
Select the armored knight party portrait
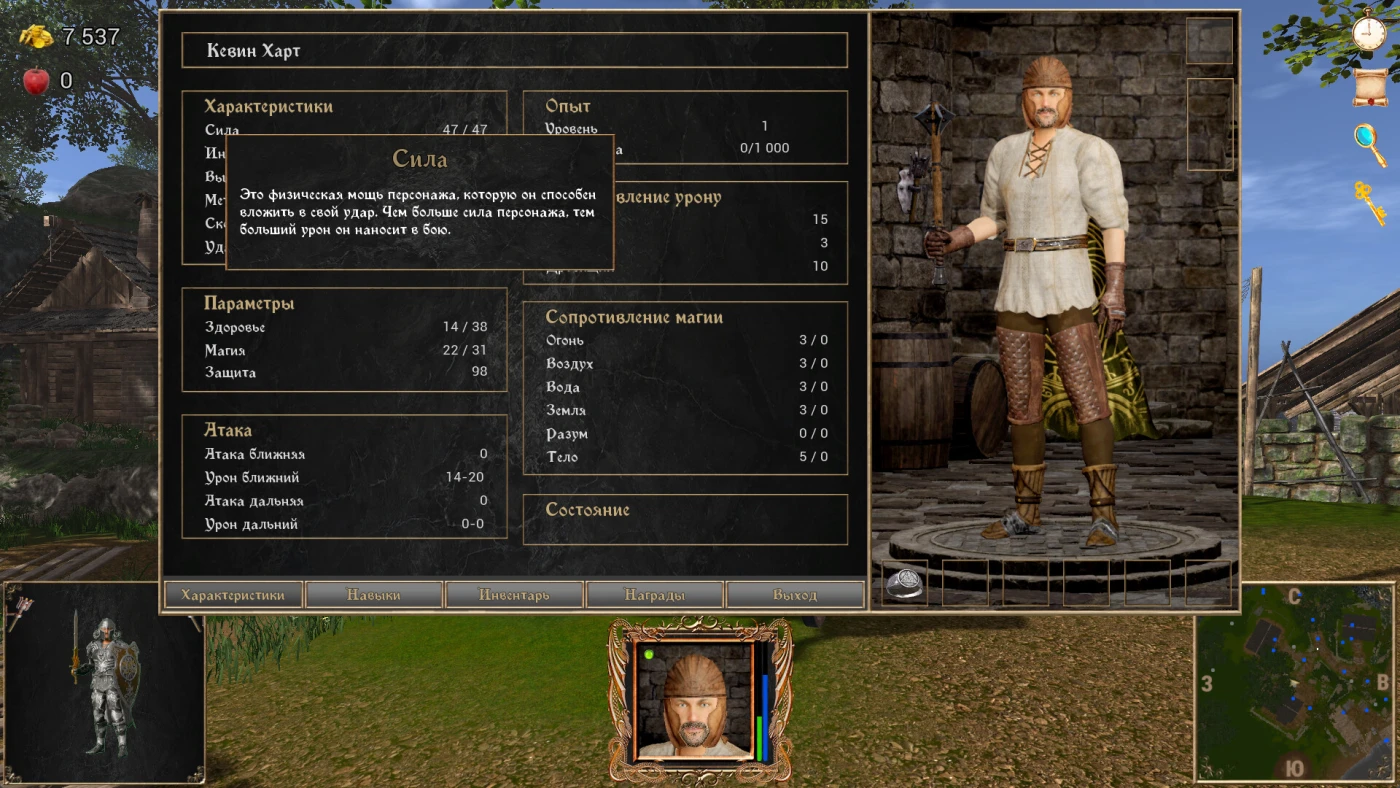pyautogui.click(x=104, y=683)
